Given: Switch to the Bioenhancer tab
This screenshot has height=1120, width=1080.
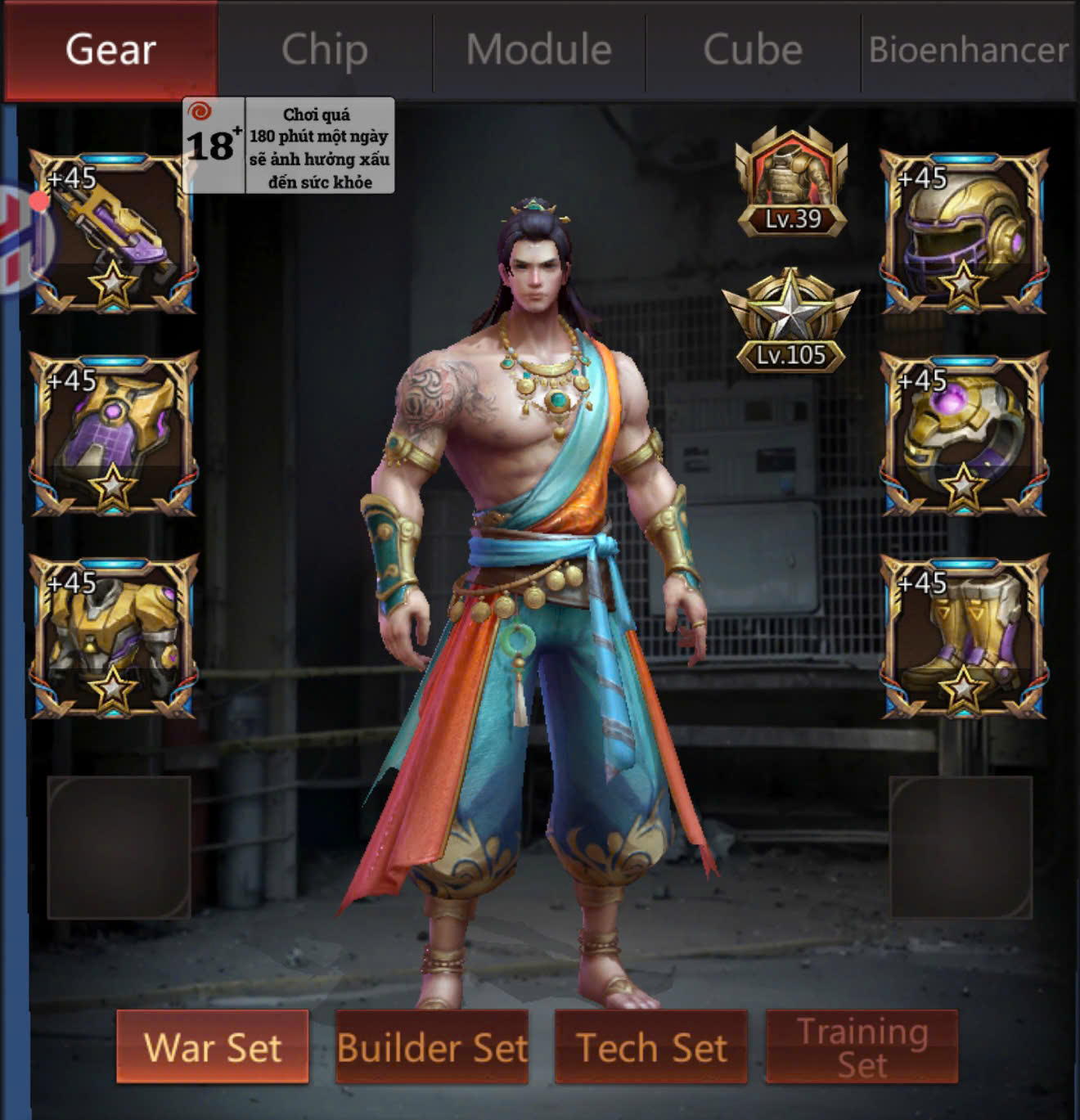Looking at the screenshot, I should [x=968, y=50].
